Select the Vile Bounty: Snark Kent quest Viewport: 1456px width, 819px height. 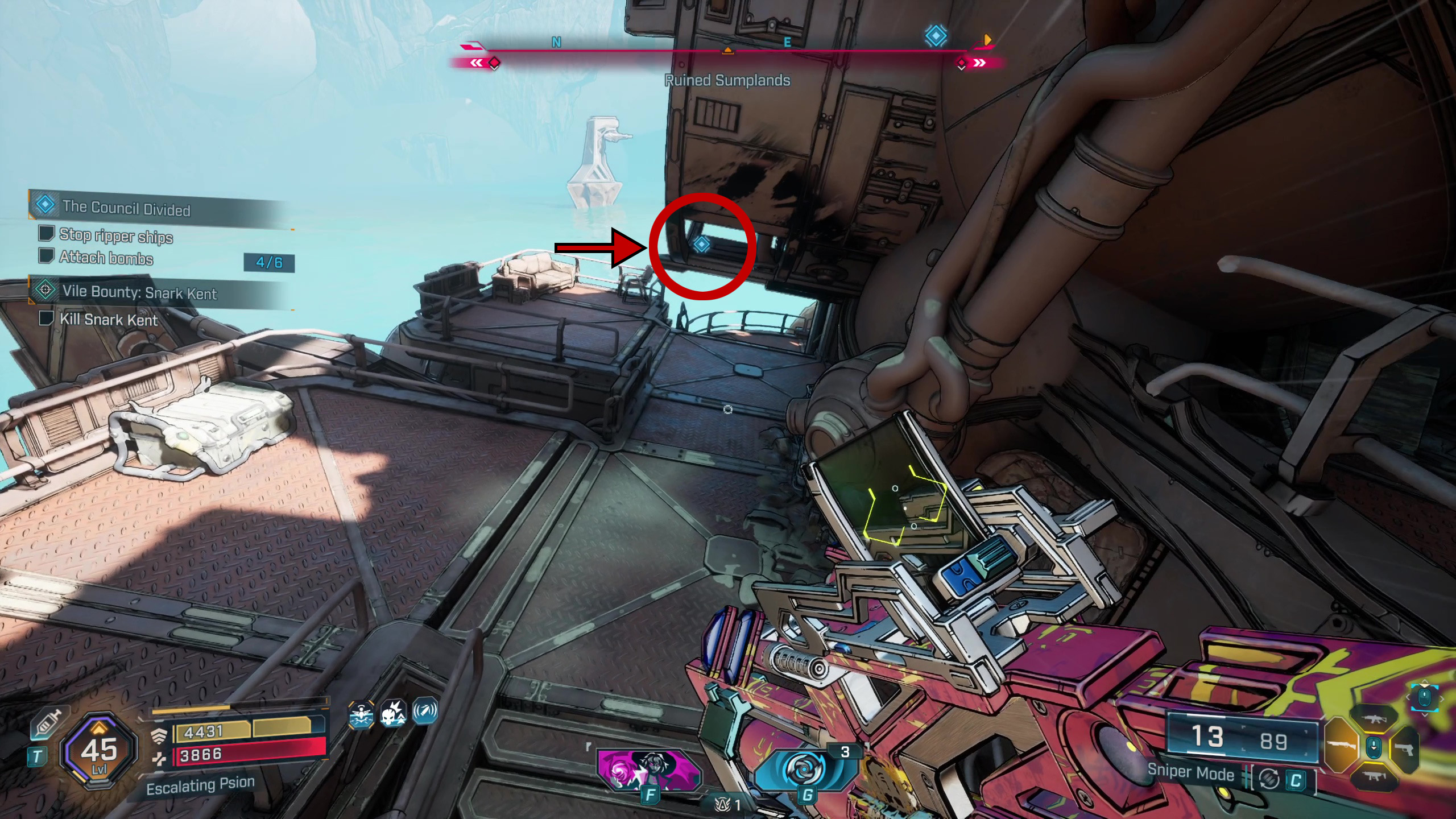[x=139, y=292]
